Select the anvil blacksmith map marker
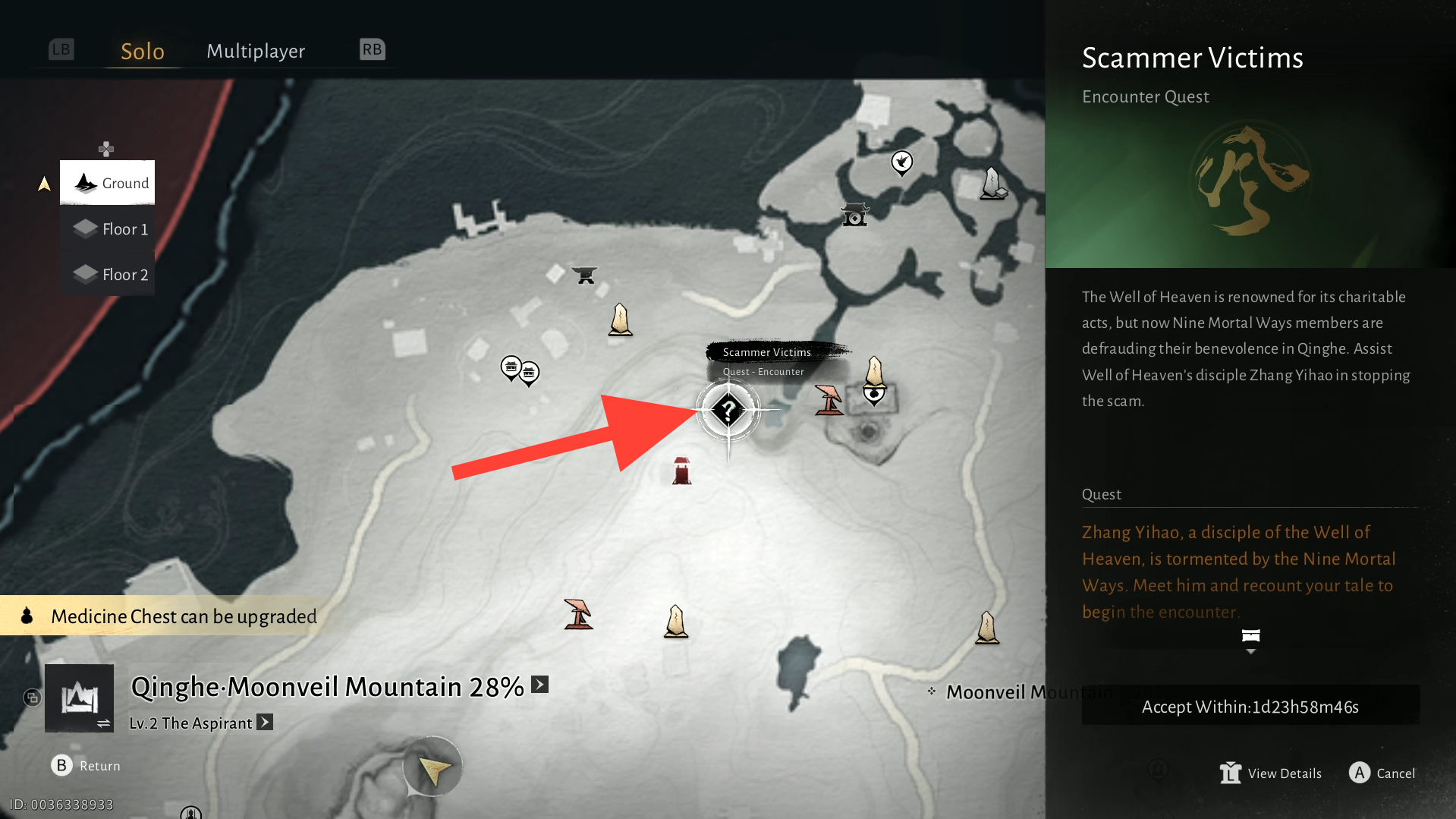This screenshot has width=1456, height=819. click(584, 275)
